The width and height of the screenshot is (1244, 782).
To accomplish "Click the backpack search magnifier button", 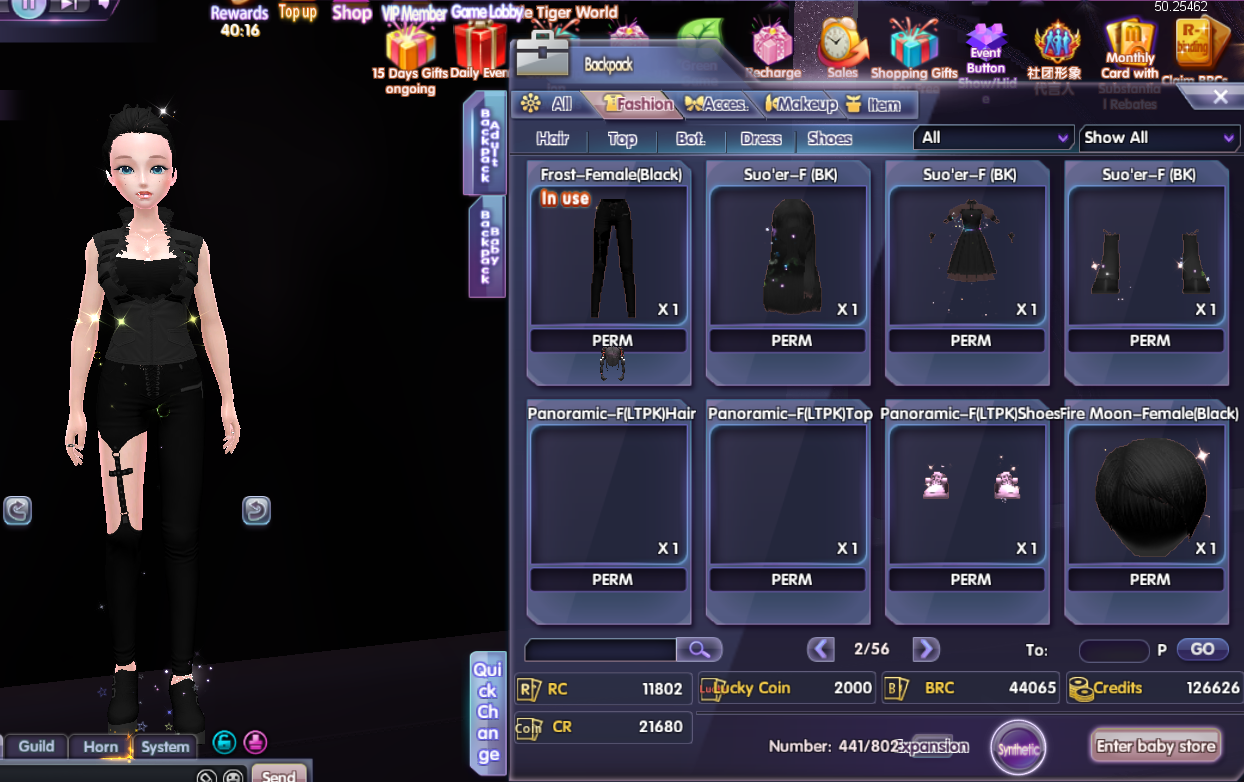I will [699, 650].
